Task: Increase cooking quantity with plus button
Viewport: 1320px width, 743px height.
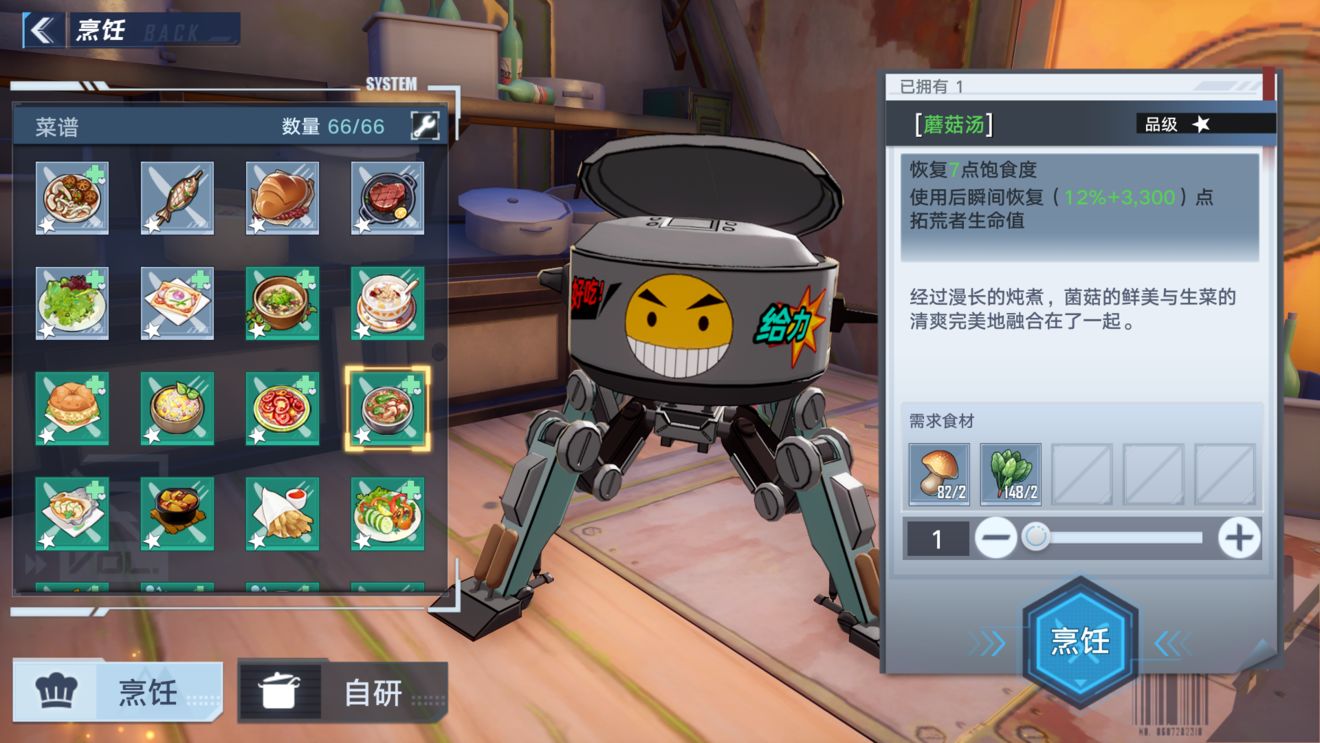Action: [x=1238, y=539]
